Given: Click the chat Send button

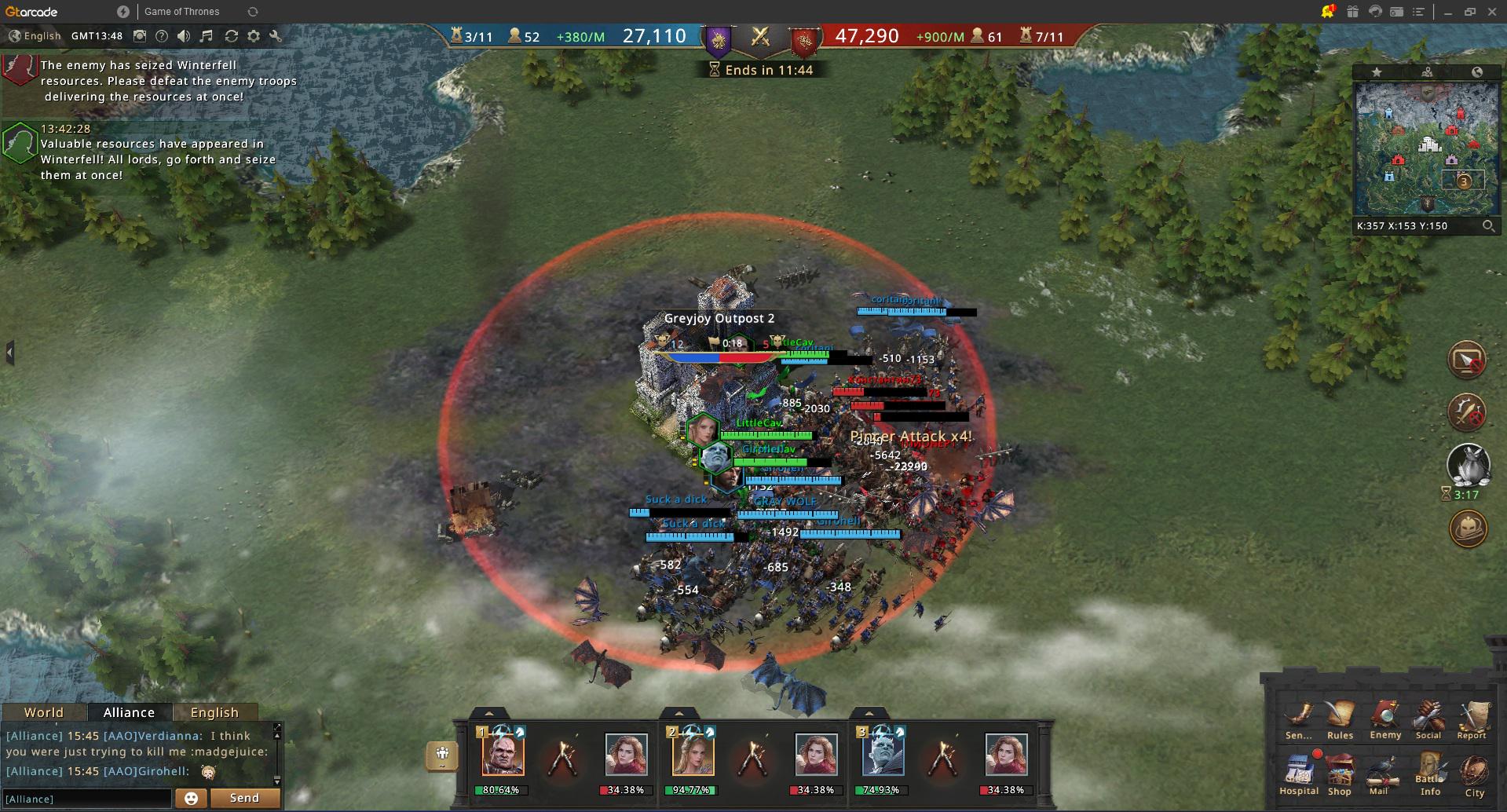Looking at the screenshot, I should click(244, 798).
